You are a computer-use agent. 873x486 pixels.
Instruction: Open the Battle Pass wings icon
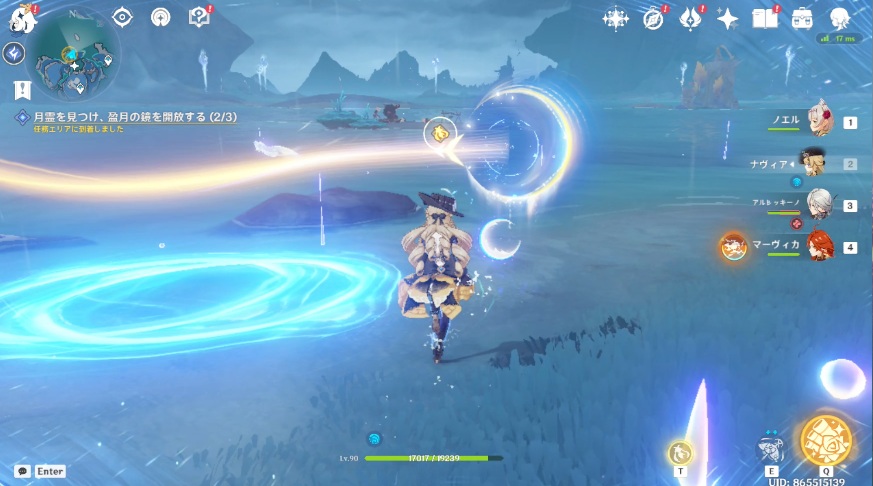tap(691, 18)
